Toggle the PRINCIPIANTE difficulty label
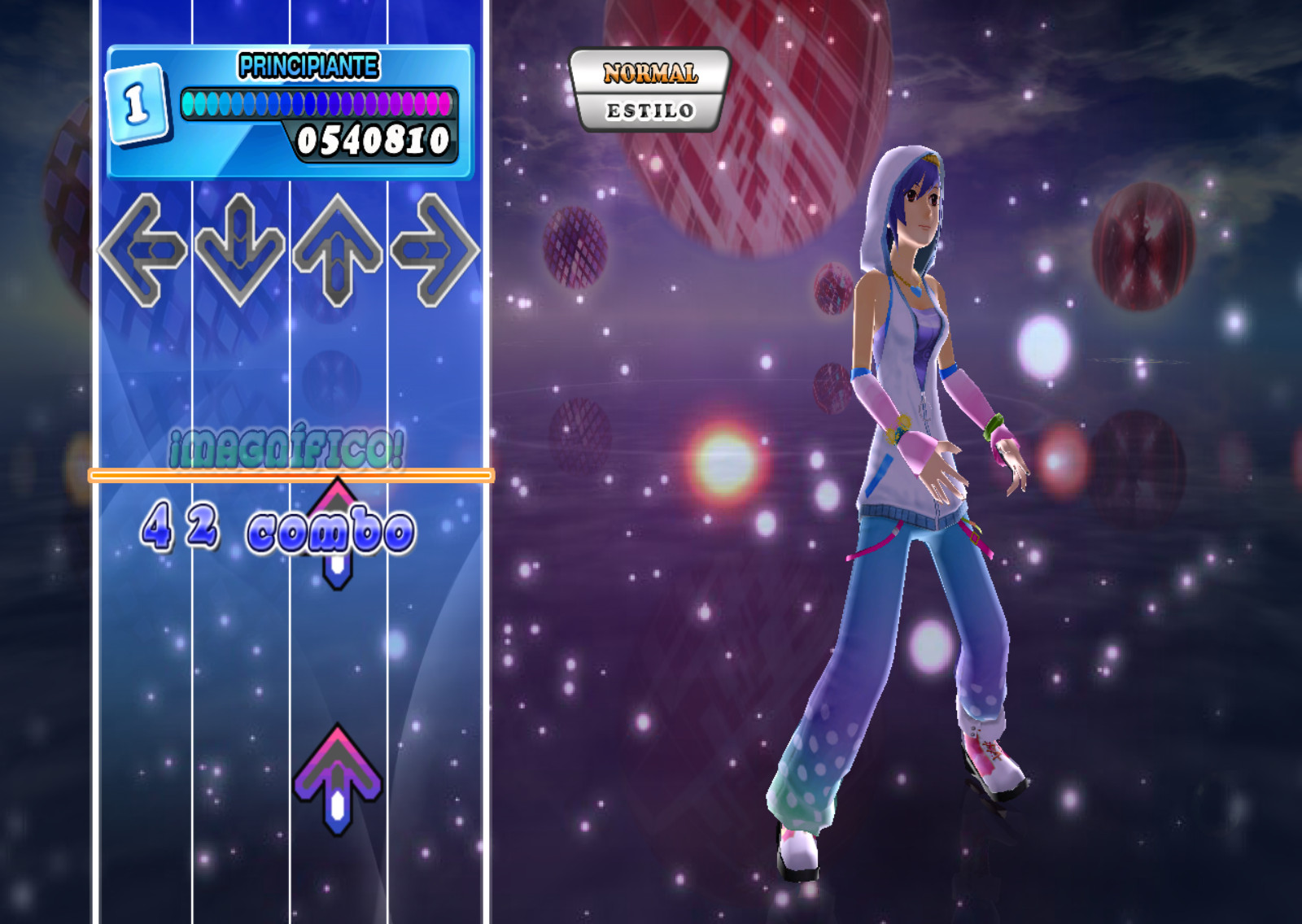 (308, 65)
